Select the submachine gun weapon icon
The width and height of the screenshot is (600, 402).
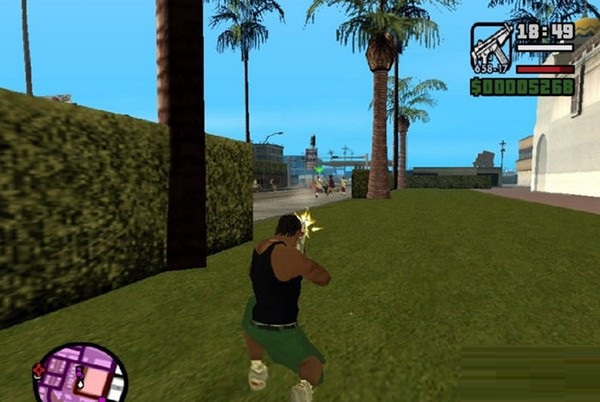[x=490, y=47]
